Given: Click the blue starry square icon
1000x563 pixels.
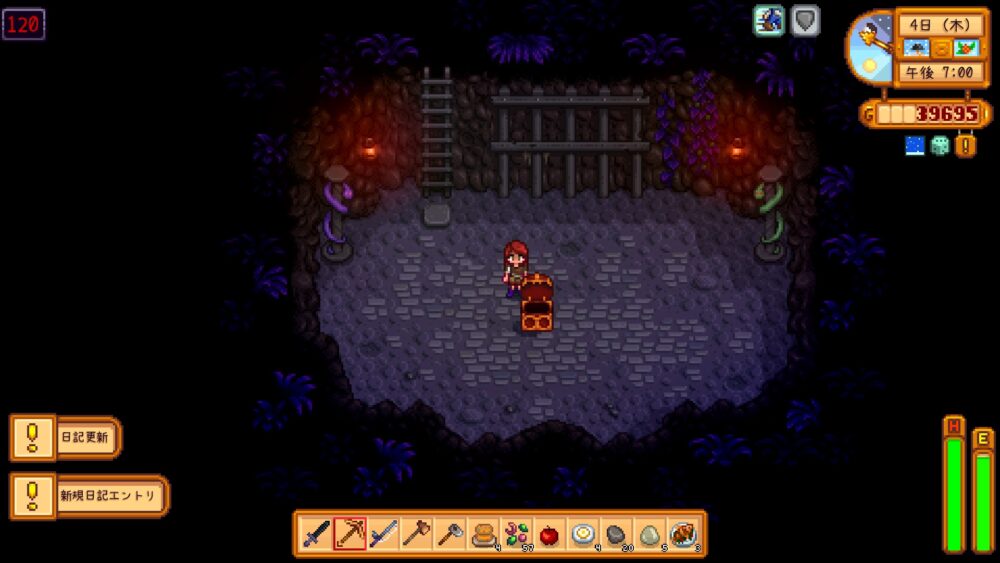Looking at the screenshot, I should click(x=914, y=146).
